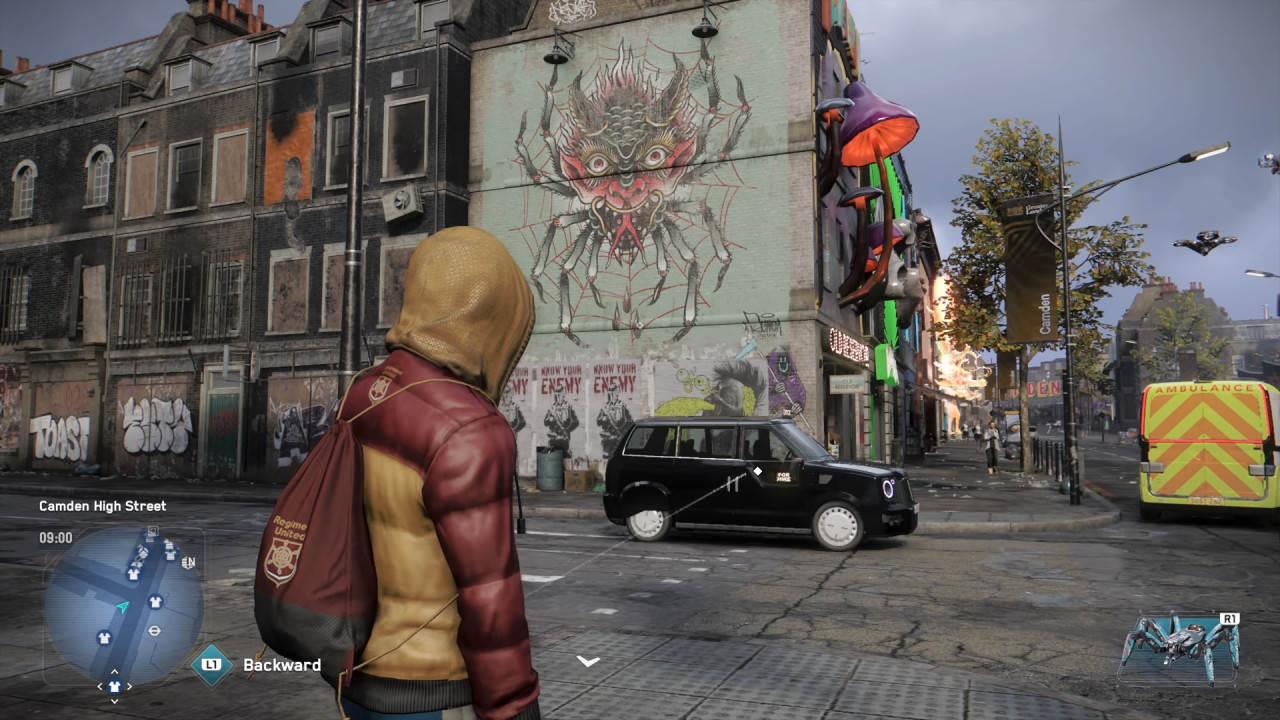Screen dimensions: 1280x720
Task: Open the circular minimap
Action: tap(123, 605)
